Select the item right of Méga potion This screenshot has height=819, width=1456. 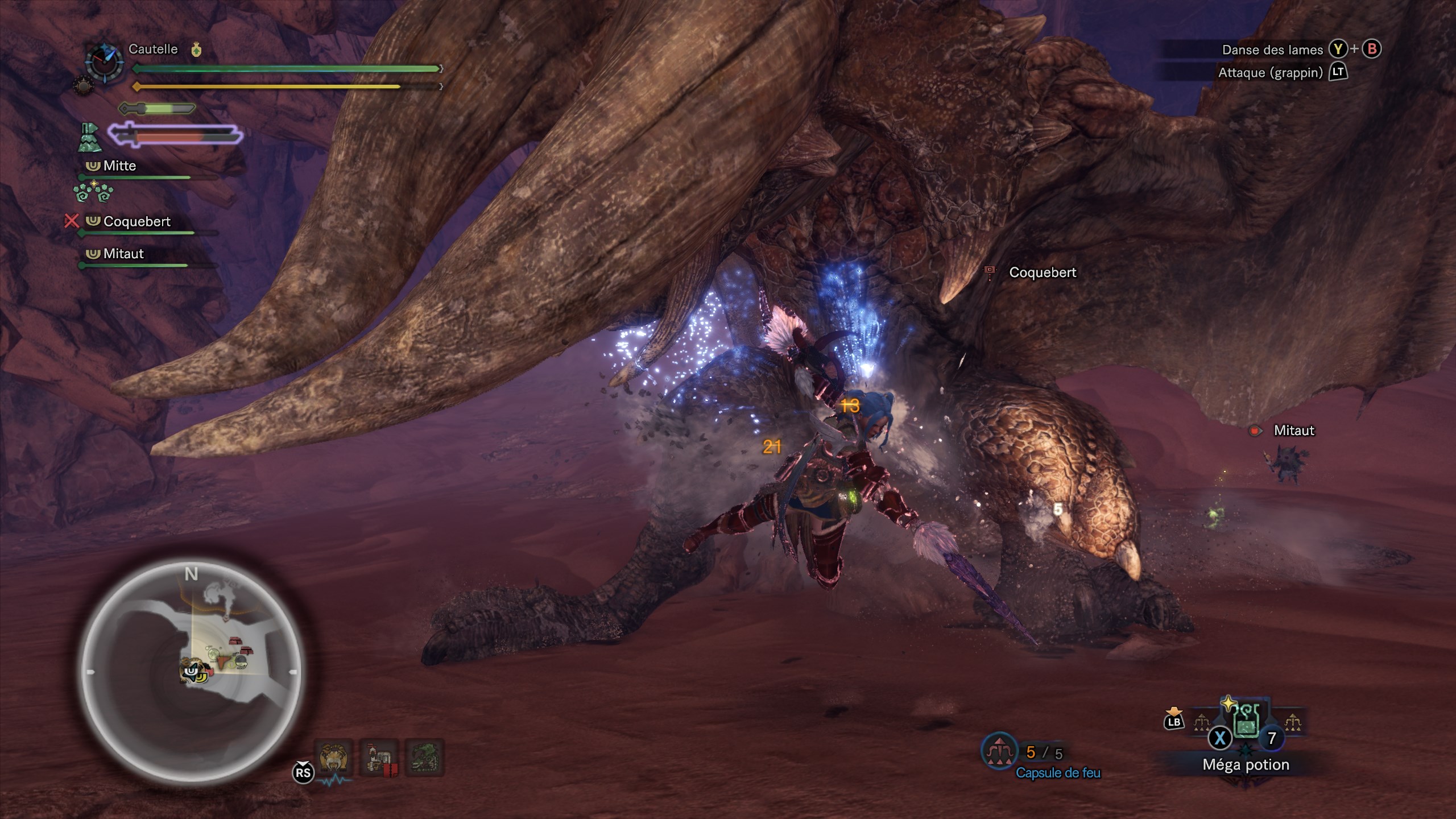1293,723
